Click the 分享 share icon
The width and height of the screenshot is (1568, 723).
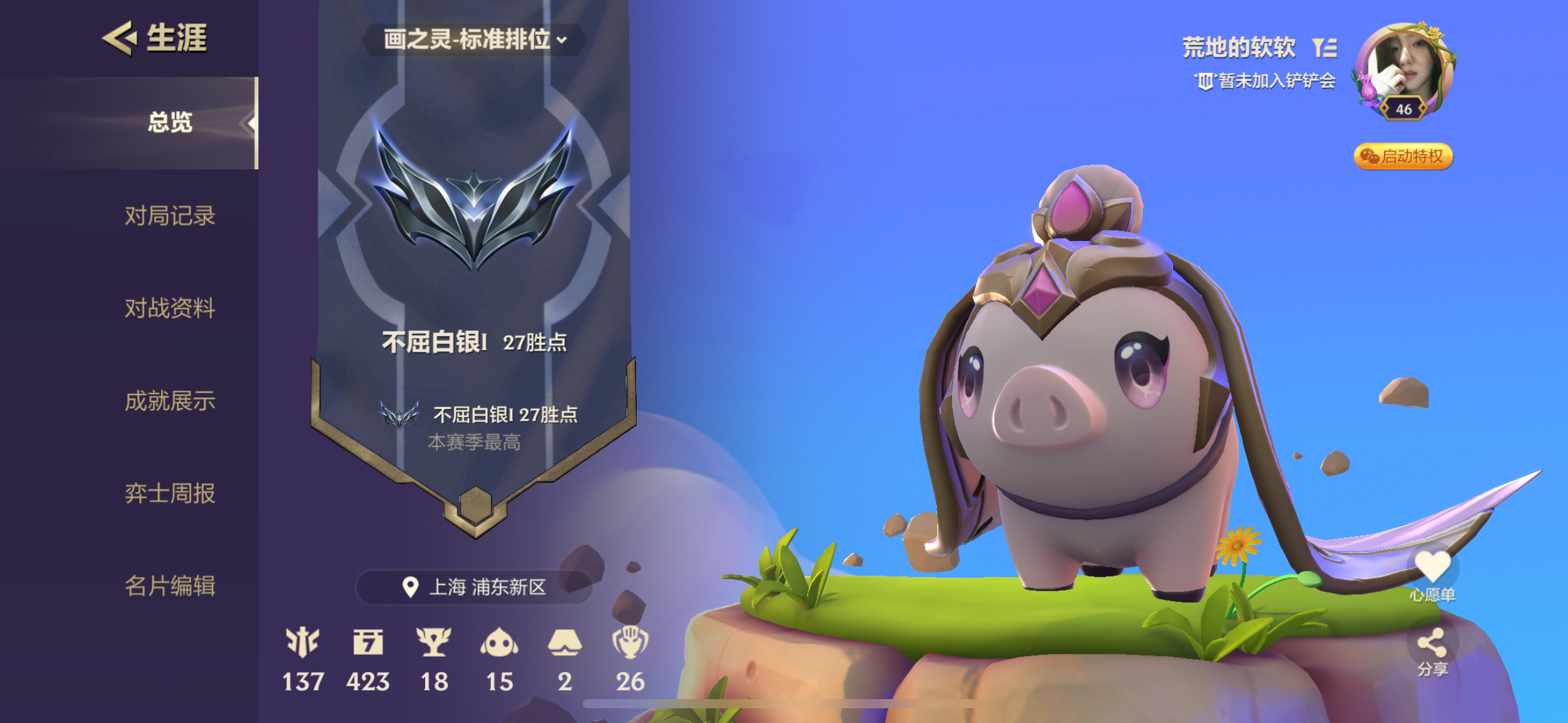click(x=1434, y=643)
